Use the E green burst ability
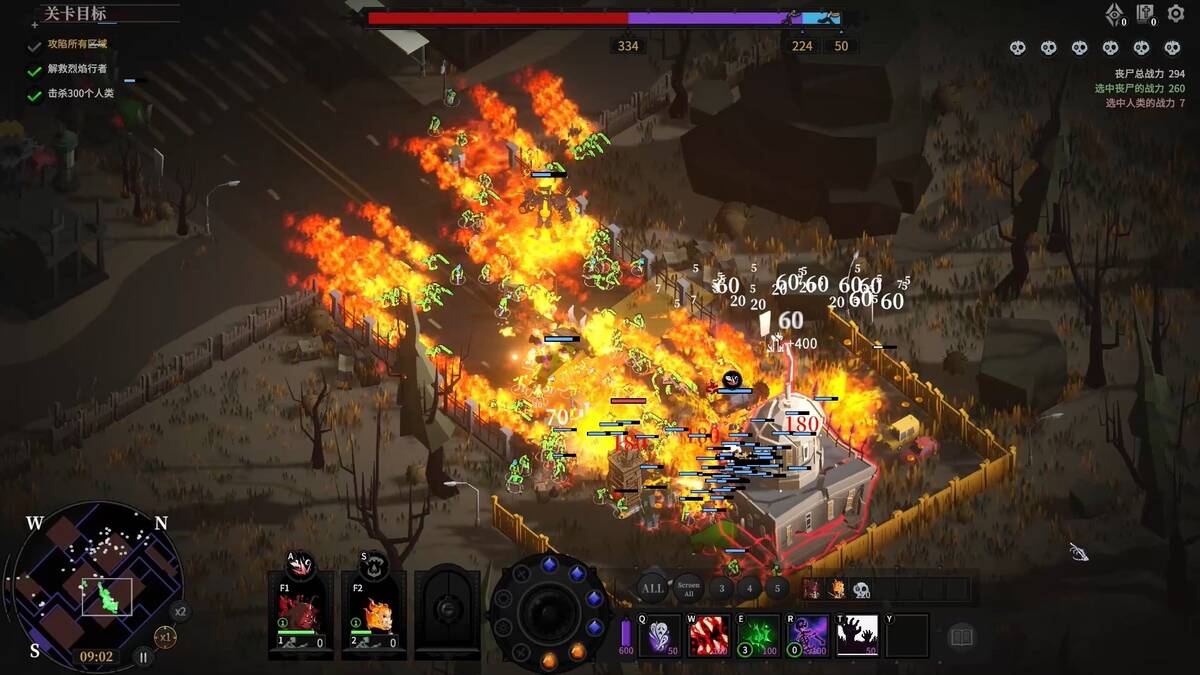The width and height of the screenshot is (1200, 675). point(758,635)
